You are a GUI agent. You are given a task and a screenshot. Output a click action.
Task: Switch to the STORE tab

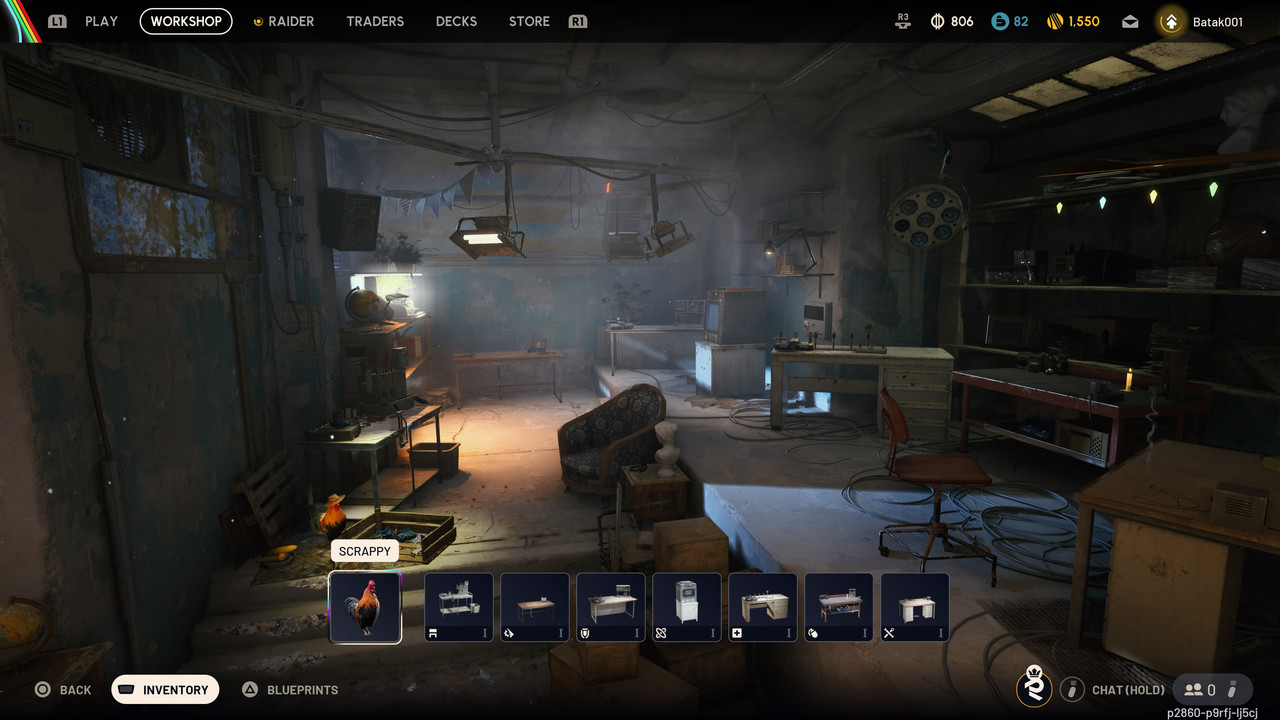click(x=529, y=21)
